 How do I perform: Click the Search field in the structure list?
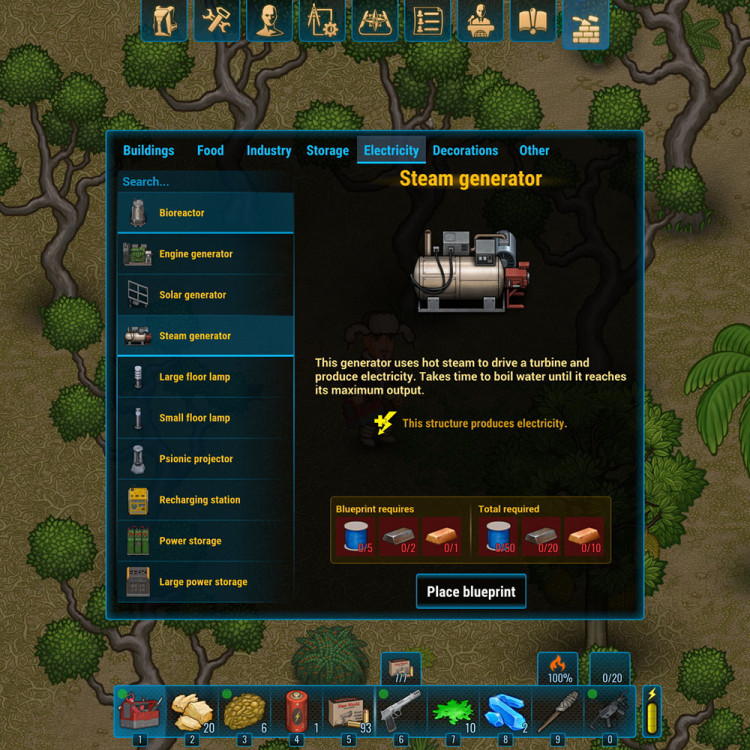[x=205, y=182]
